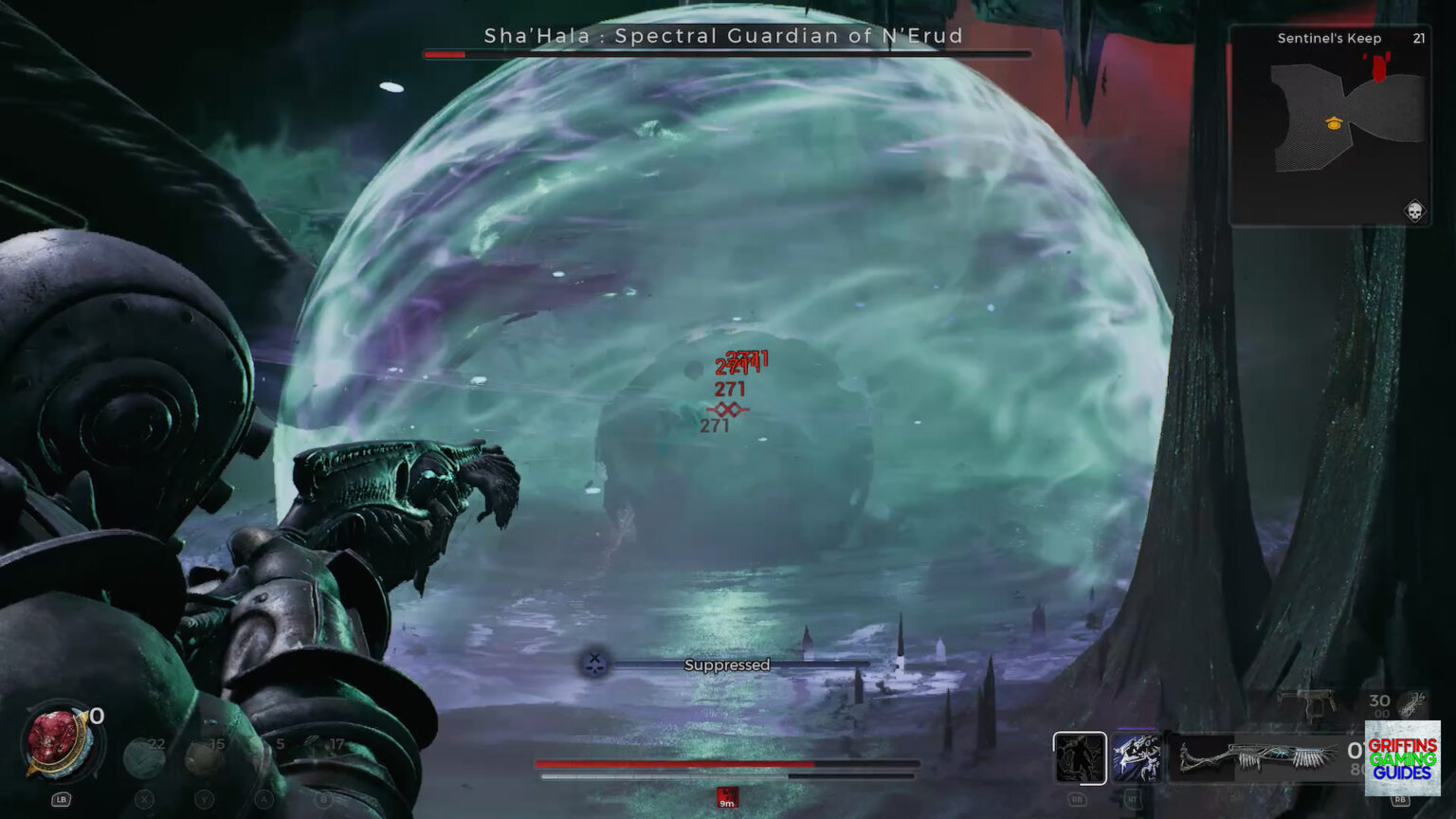
Task: Select the equipped bow weapon icon
Action: coord(1251,758)
